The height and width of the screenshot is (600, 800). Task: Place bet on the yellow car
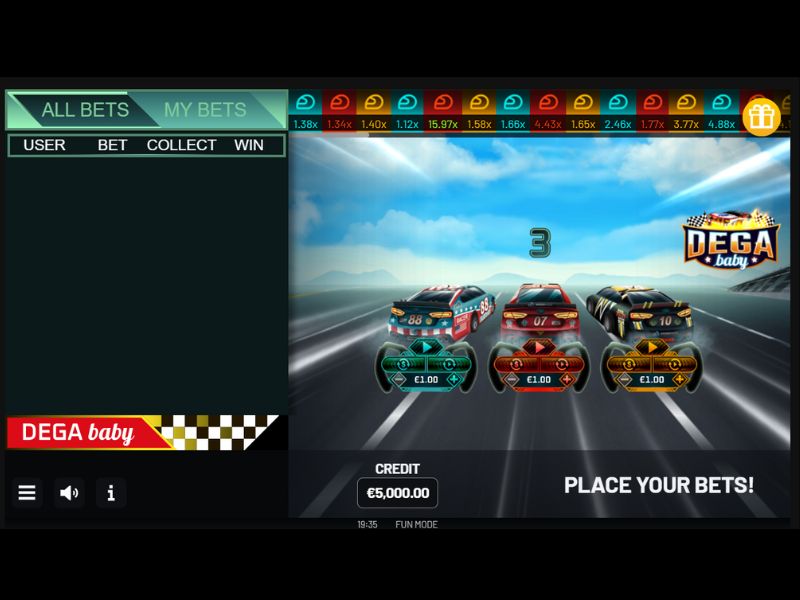(652, 348)
